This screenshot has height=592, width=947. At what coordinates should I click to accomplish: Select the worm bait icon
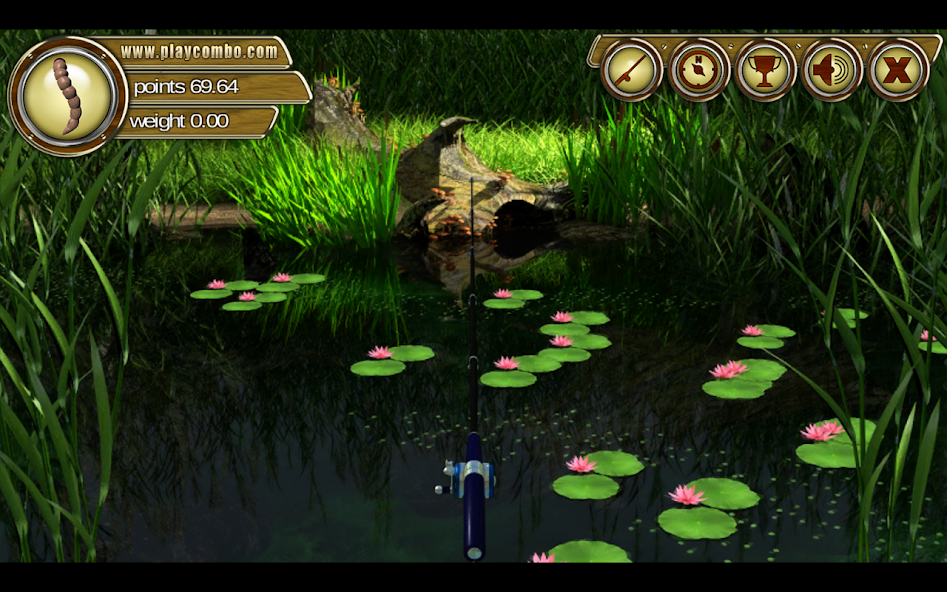click(68, 96)
